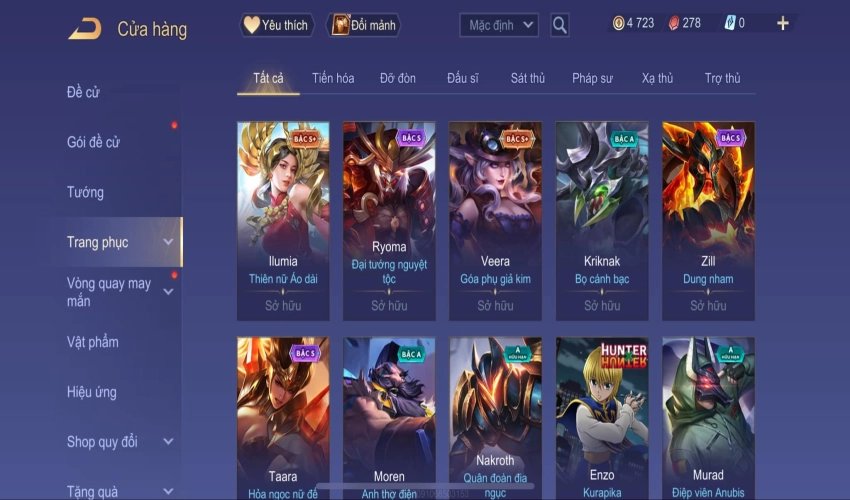Go back using the return arrow
The width and height of the screenshot is (850, 500).
click(x=84, y=29)
